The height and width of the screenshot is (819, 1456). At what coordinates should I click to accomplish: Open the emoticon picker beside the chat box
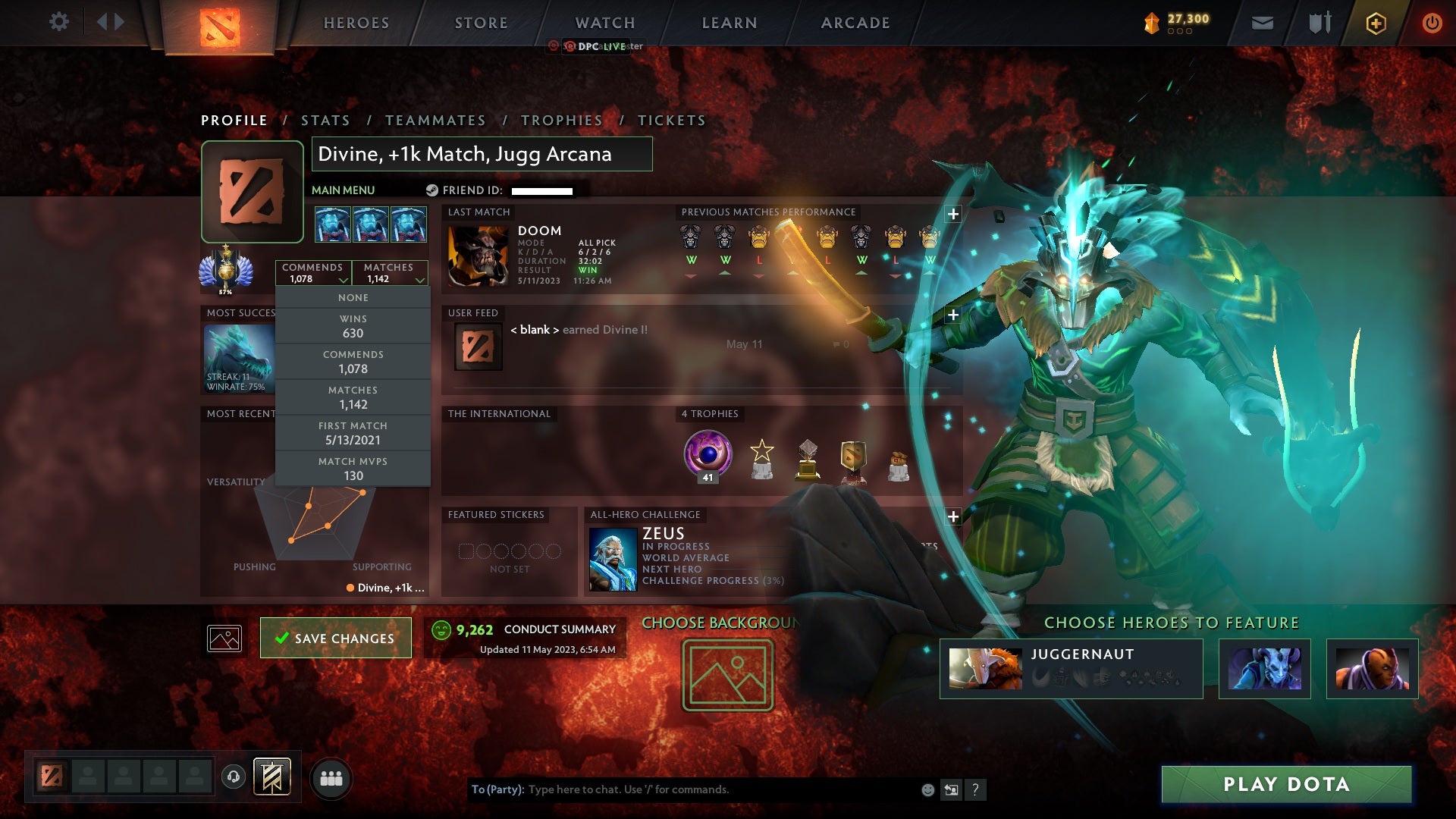coord(927,789)
